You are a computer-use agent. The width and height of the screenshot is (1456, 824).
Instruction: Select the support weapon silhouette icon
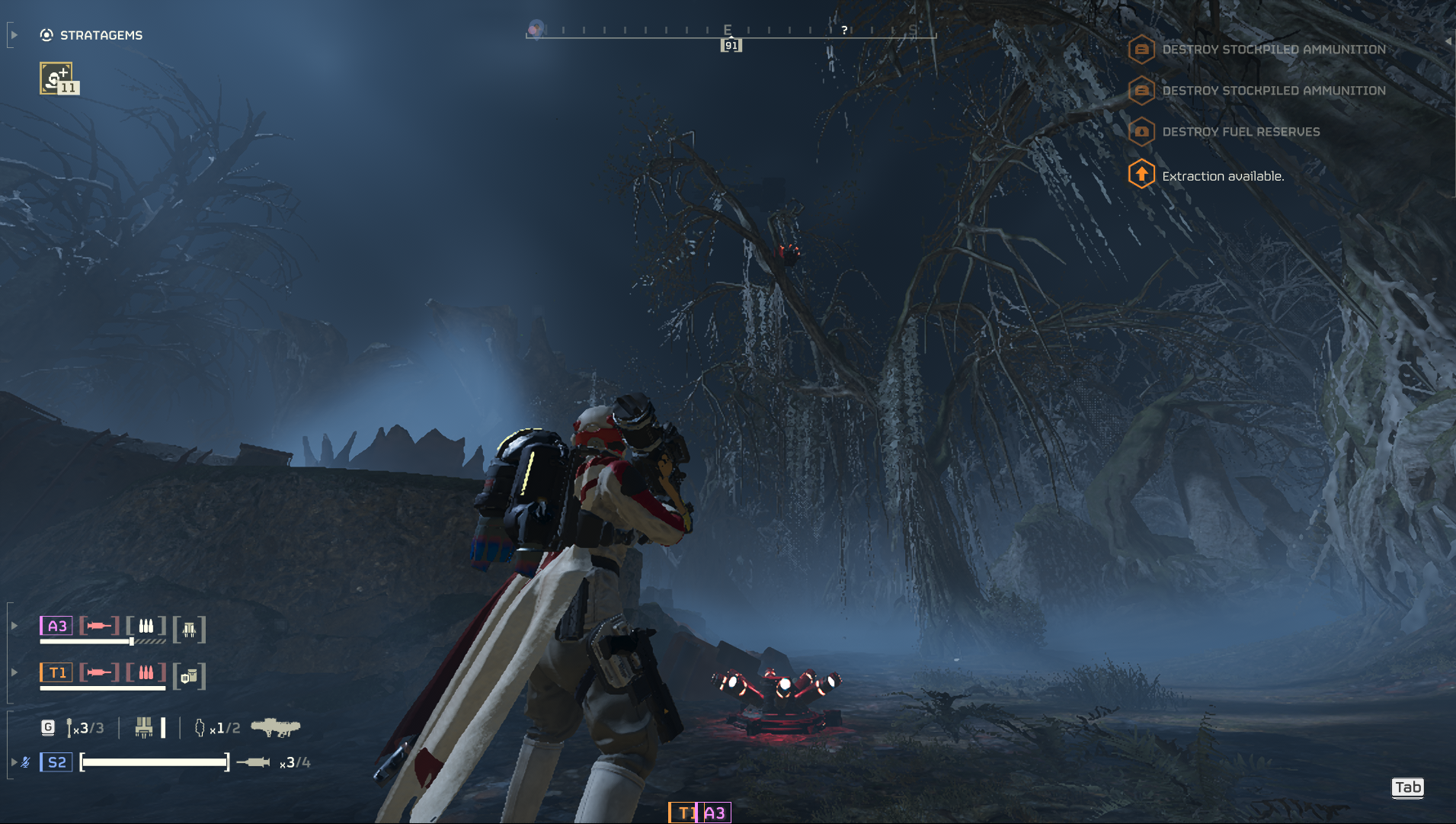tap(275, 728)
